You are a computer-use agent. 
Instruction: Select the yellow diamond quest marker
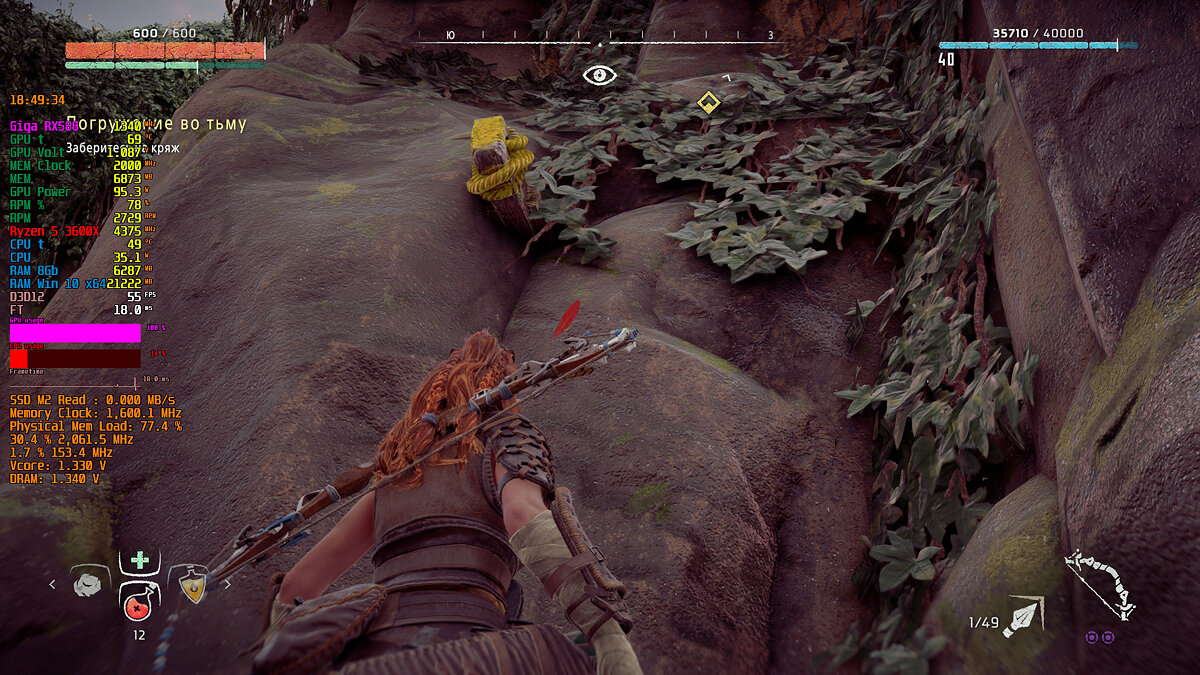(x=708, y=102)
